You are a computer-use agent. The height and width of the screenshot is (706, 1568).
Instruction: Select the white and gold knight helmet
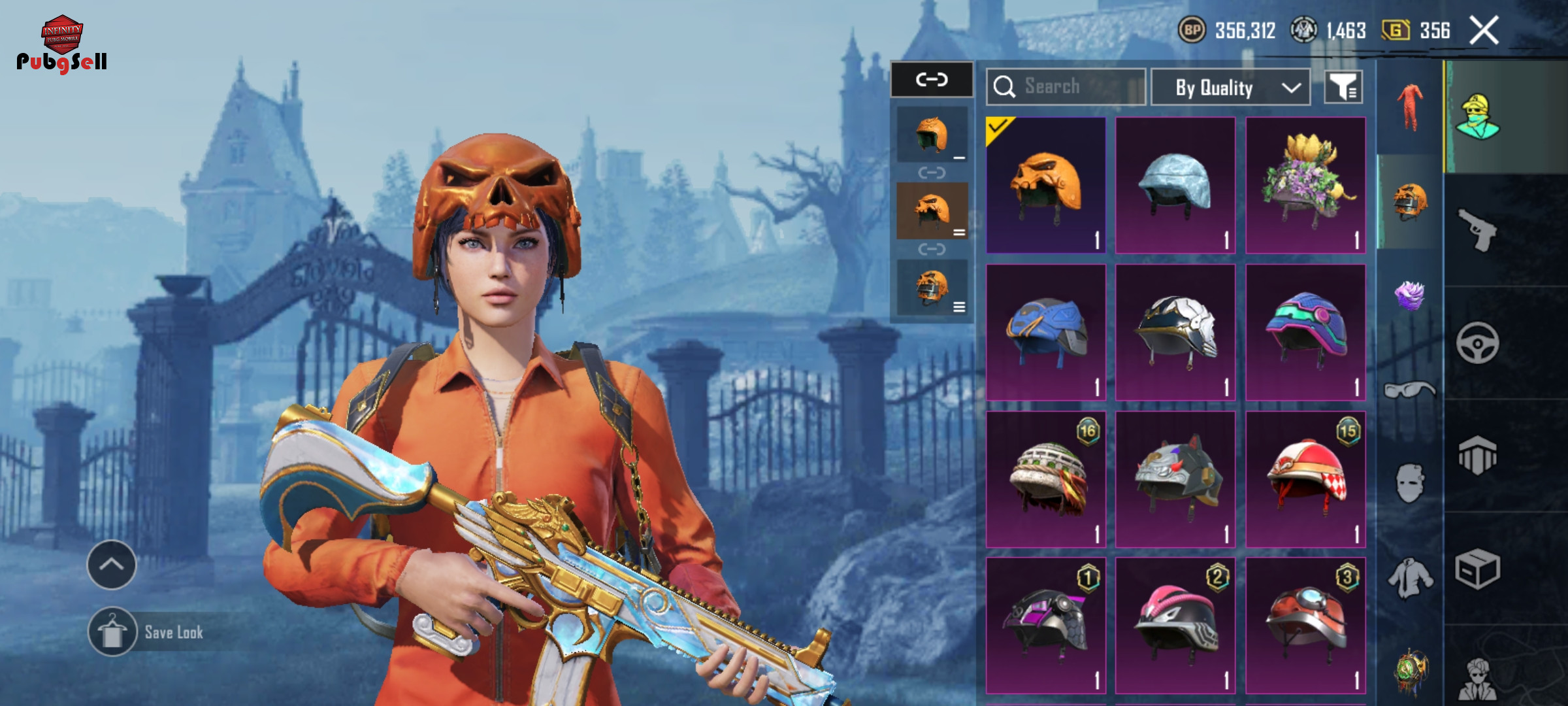(x=1175, y=332)
